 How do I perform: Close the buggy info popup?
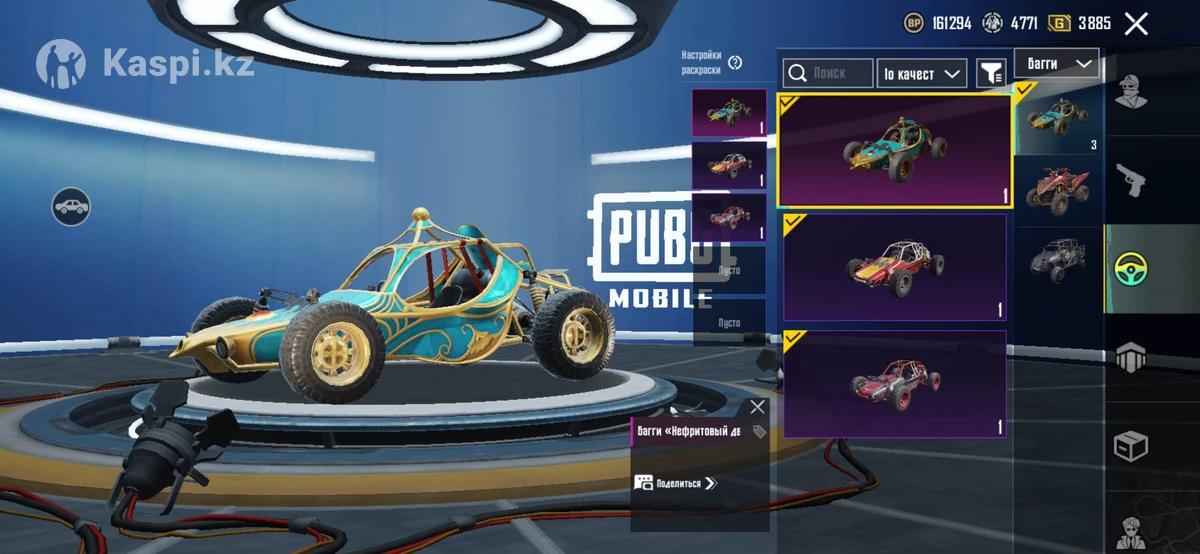click(757, 407)
